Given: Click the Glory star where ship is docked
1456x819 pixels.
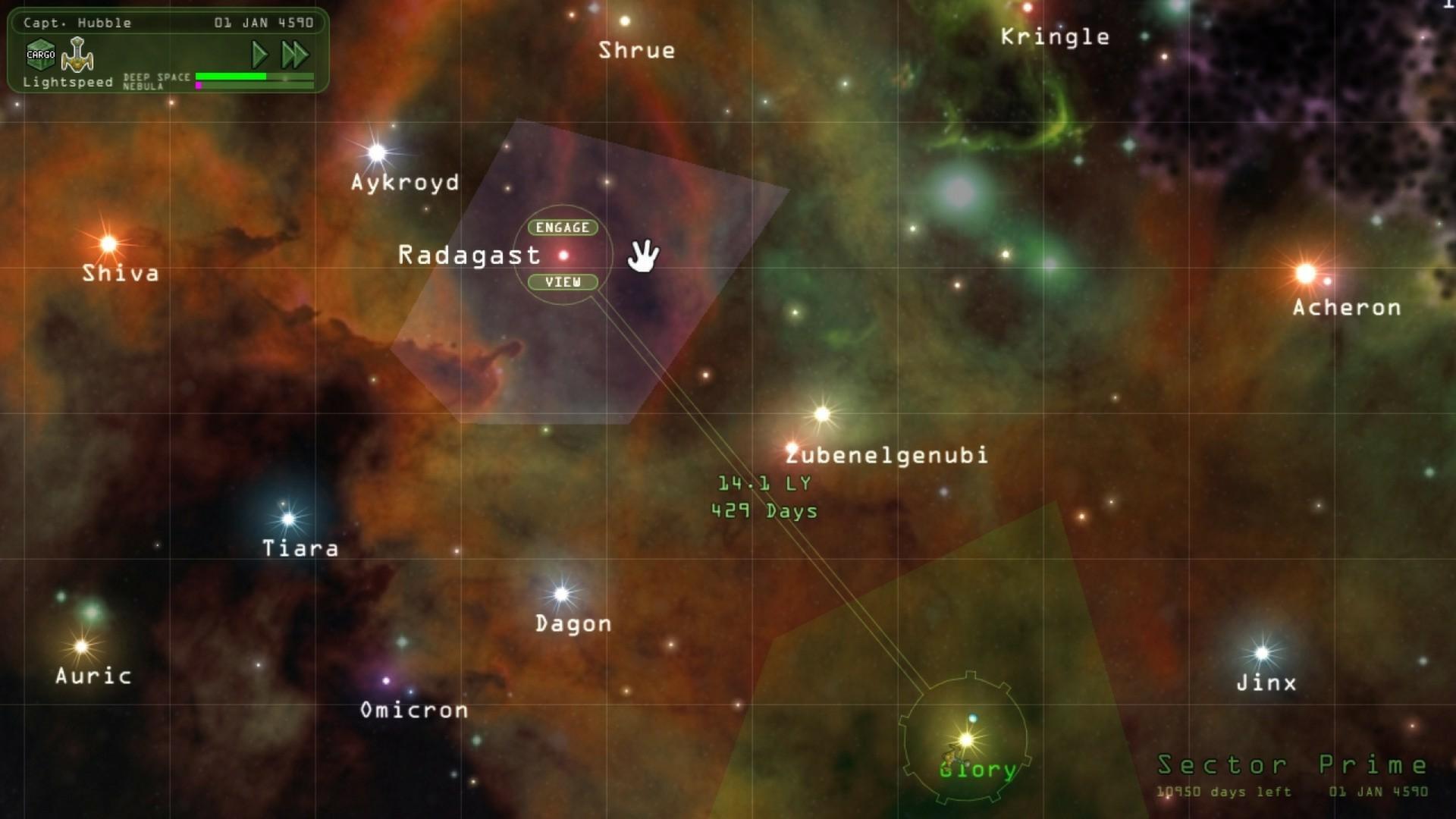Looking at the screenshot, I should click(965, 737).
